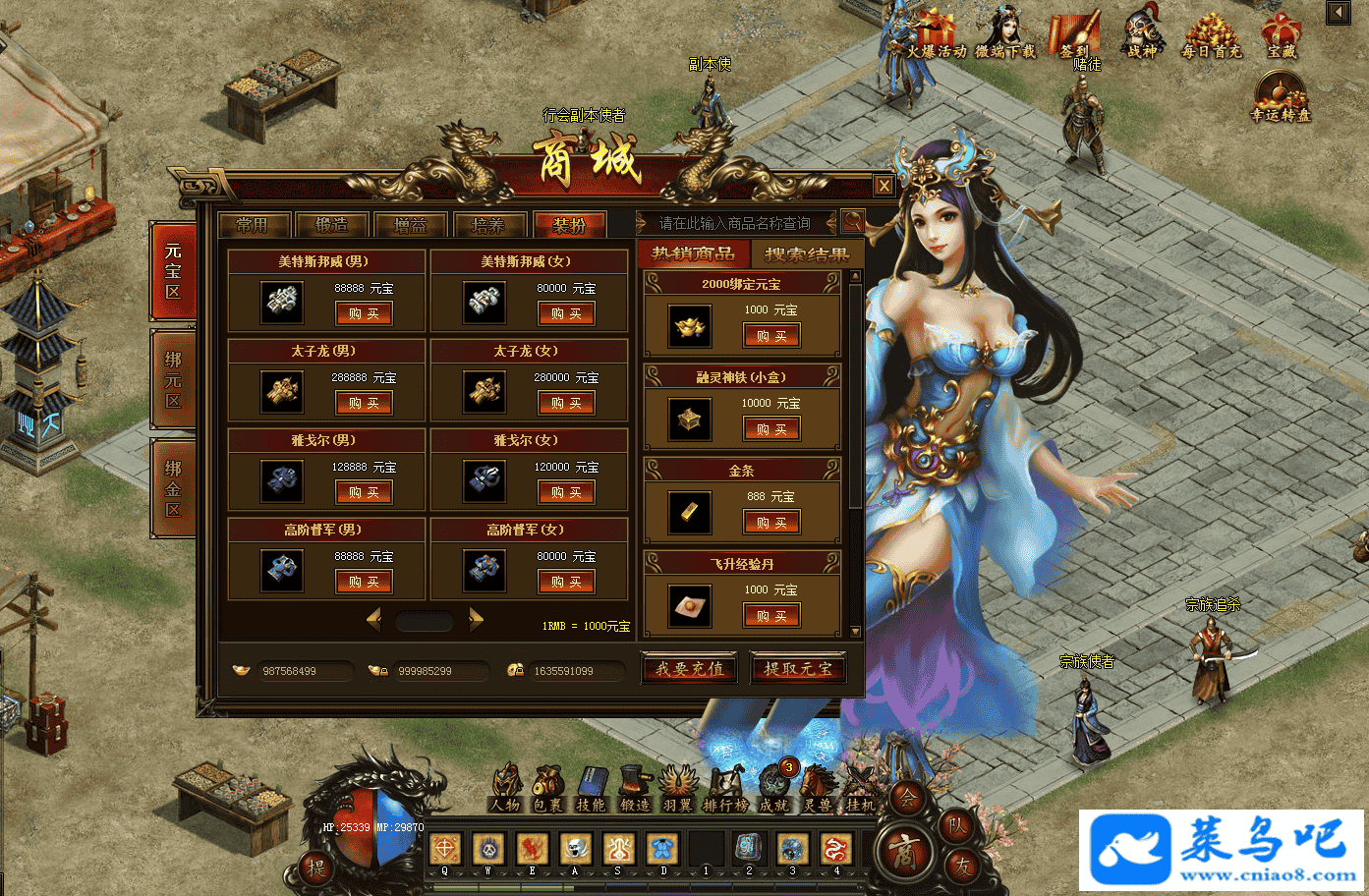Viewport: 1369px width, 896px height.
Task: Show the 搜索结果 tab
Action: (x=806, y=254)
